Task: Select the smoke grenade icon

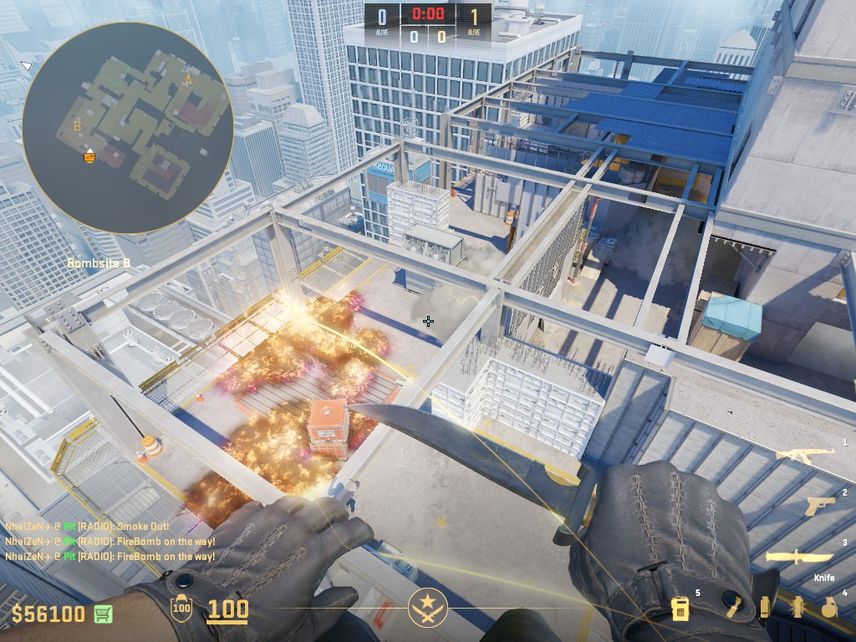Action: [x=764, y=607]
